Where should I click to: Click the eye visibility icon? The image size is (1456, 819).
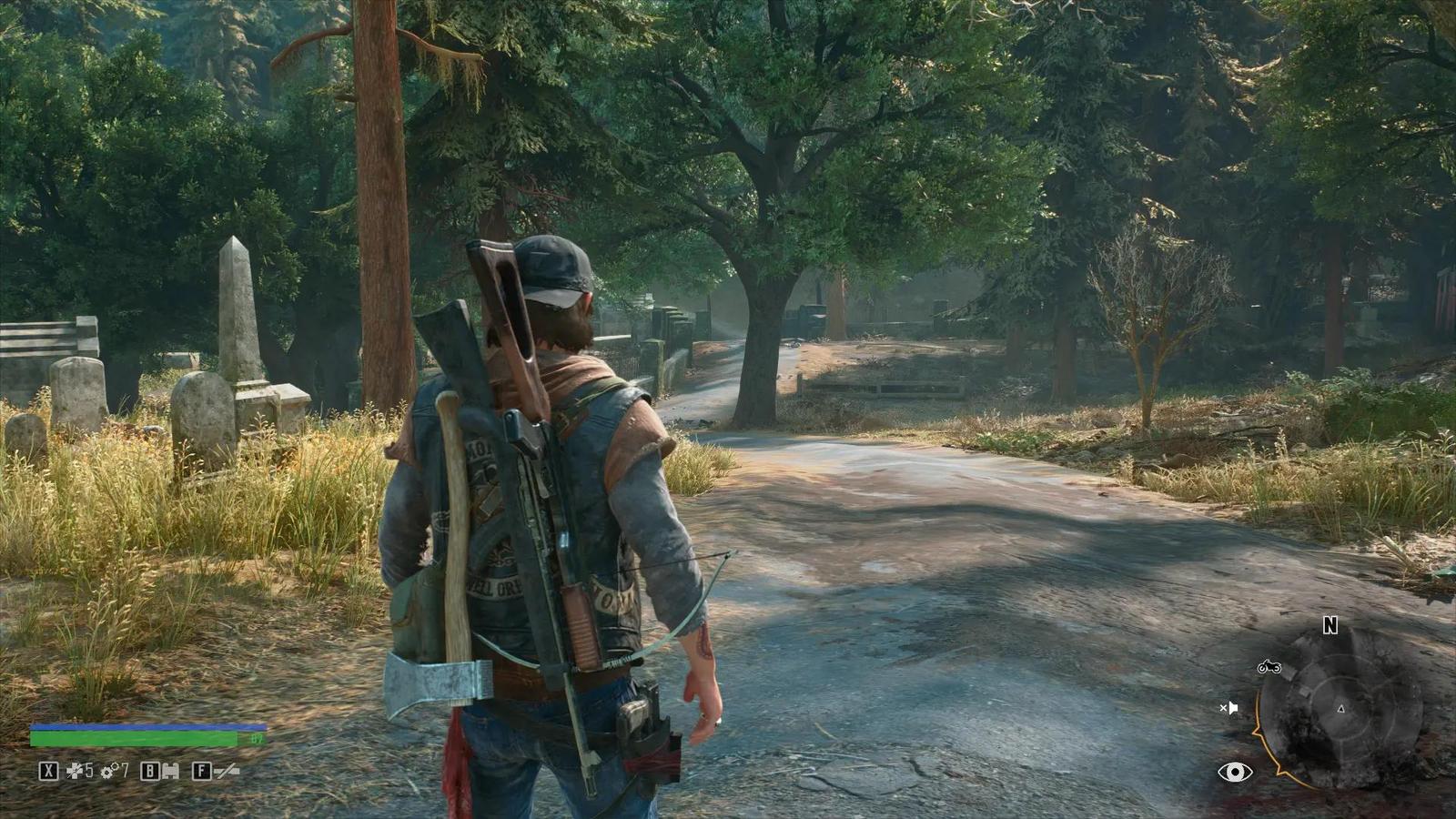coord(1234,773)
